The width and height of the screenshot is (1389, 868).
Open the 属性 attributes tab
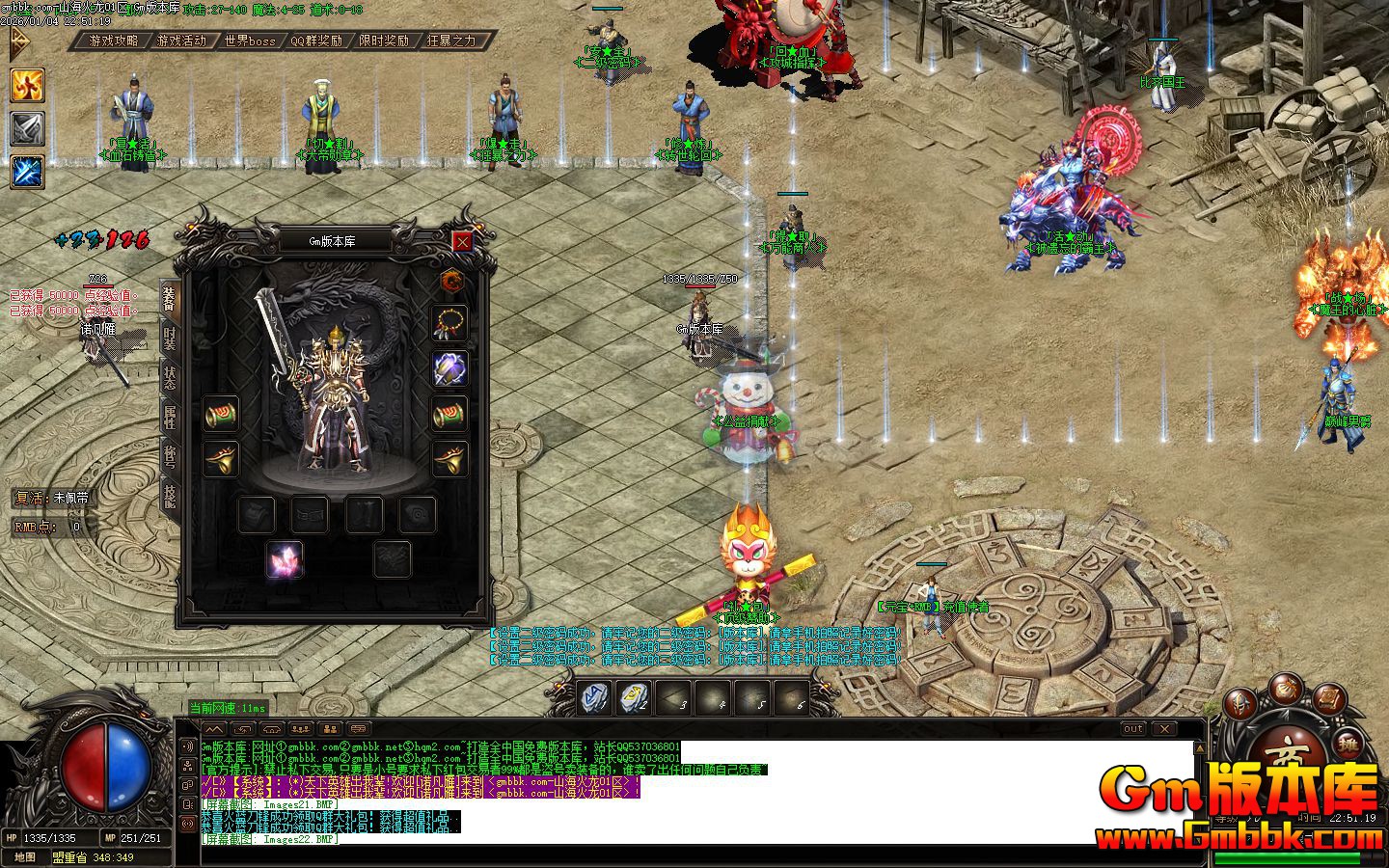point(170,418)
